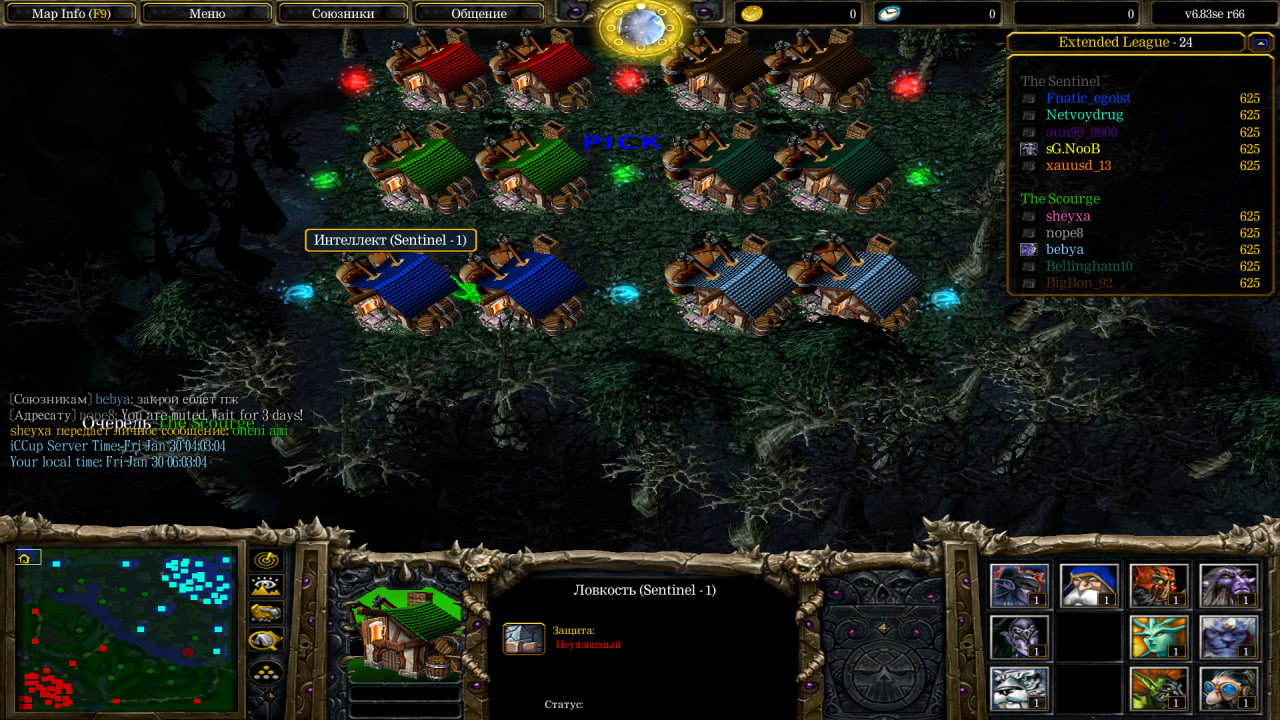Collapse the Extended League scoreboard

1260,42
